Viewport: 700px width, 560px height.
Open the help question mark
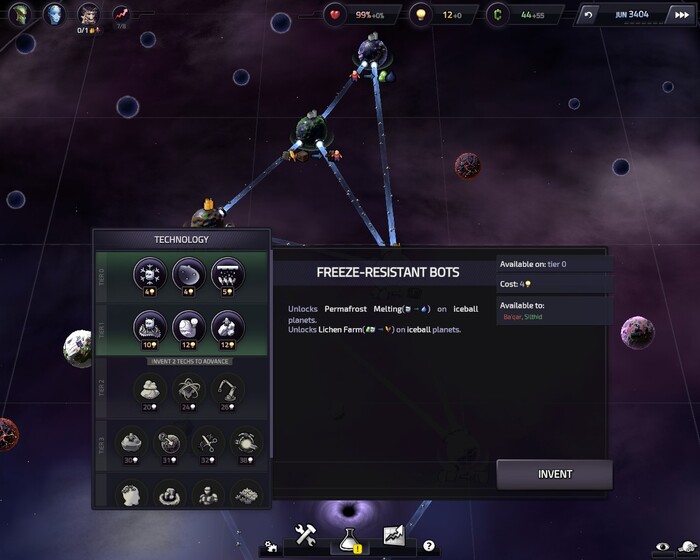428,546
